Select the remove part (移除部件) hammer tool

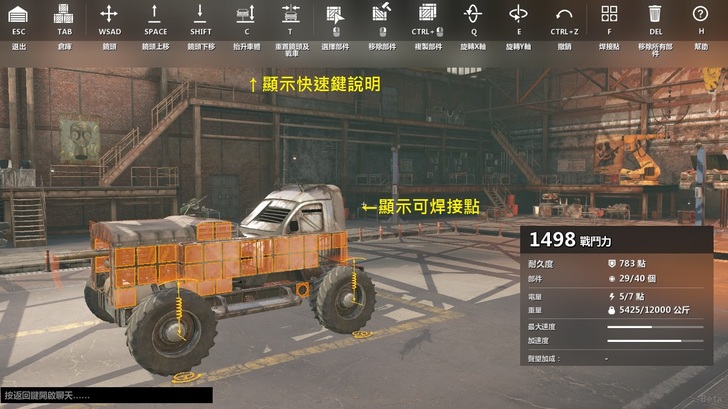coord(381,14)
